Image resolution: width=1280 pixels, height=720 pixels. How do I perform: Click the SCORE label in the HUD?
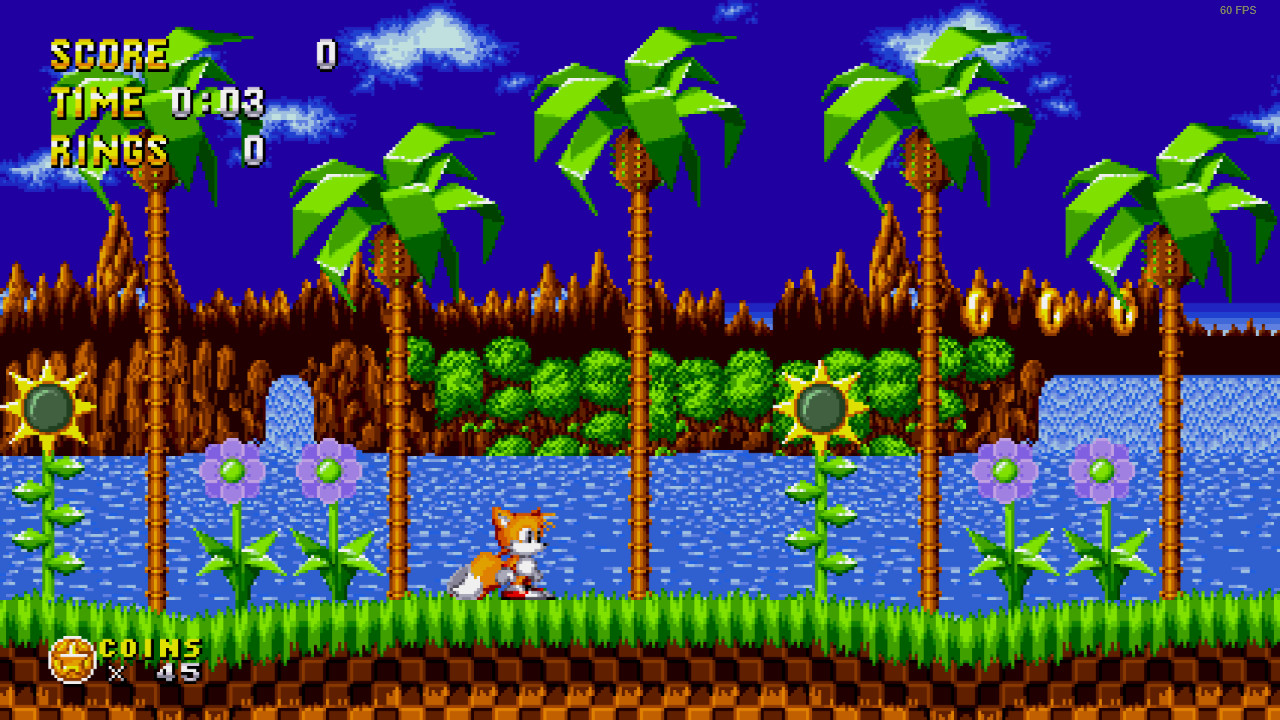108,55
